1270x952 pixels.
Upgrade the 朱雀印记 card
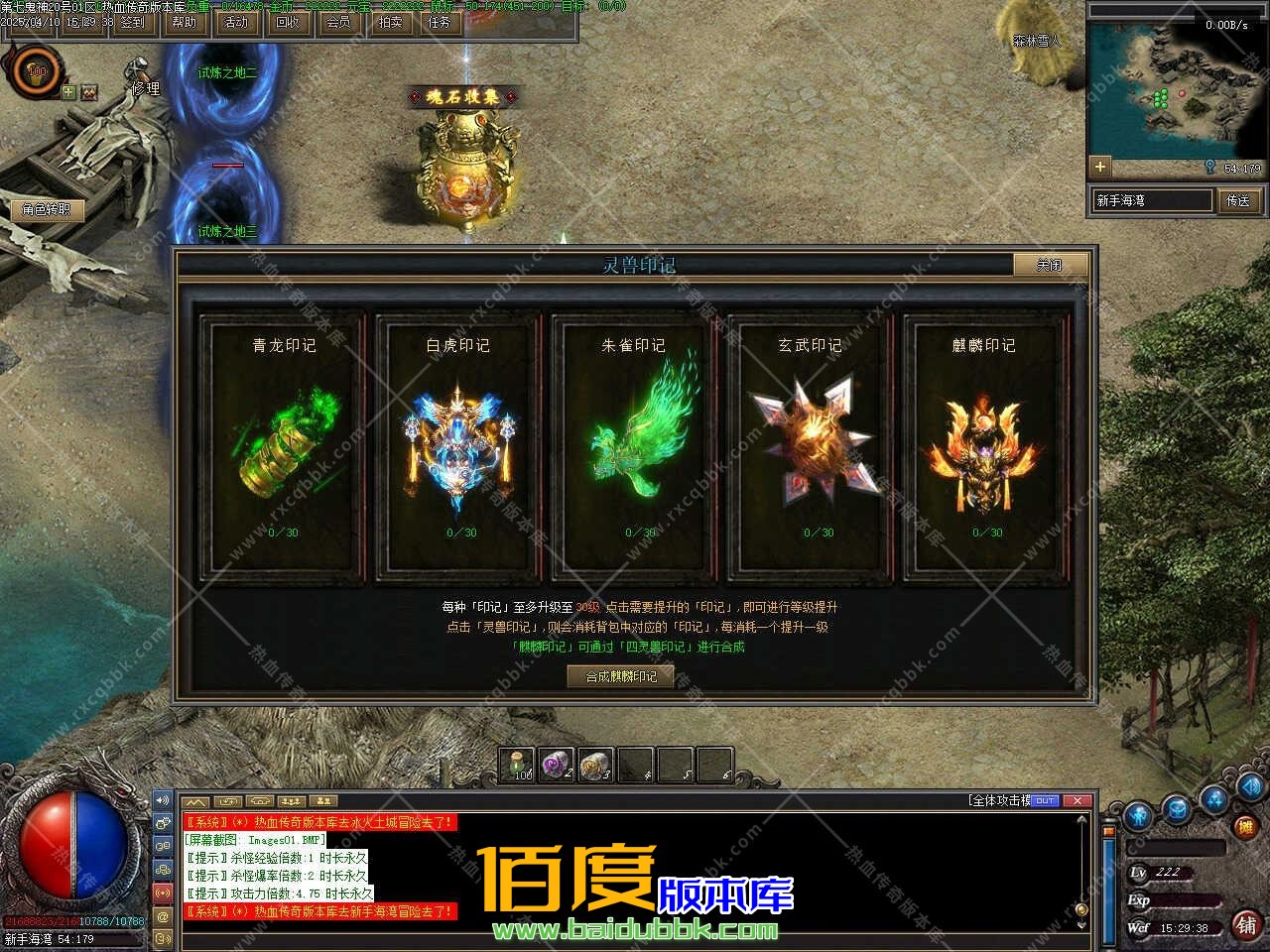pyautogui.click(x=634, y=444)
